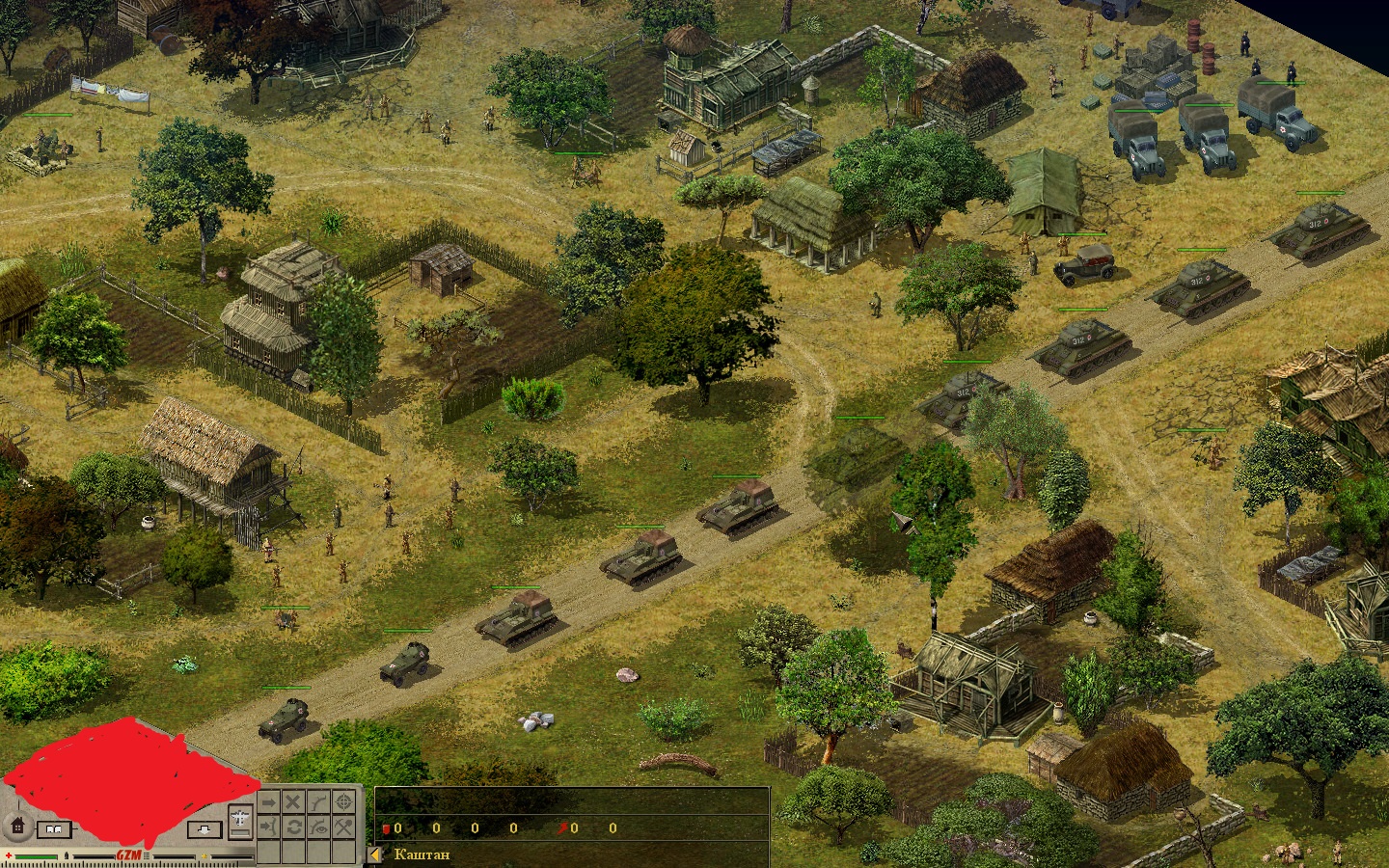Image resolution: width=1389 pixels, height=868 pixels.
Task: Click the white down-arrow panel button
Action: tap(203, 828)
